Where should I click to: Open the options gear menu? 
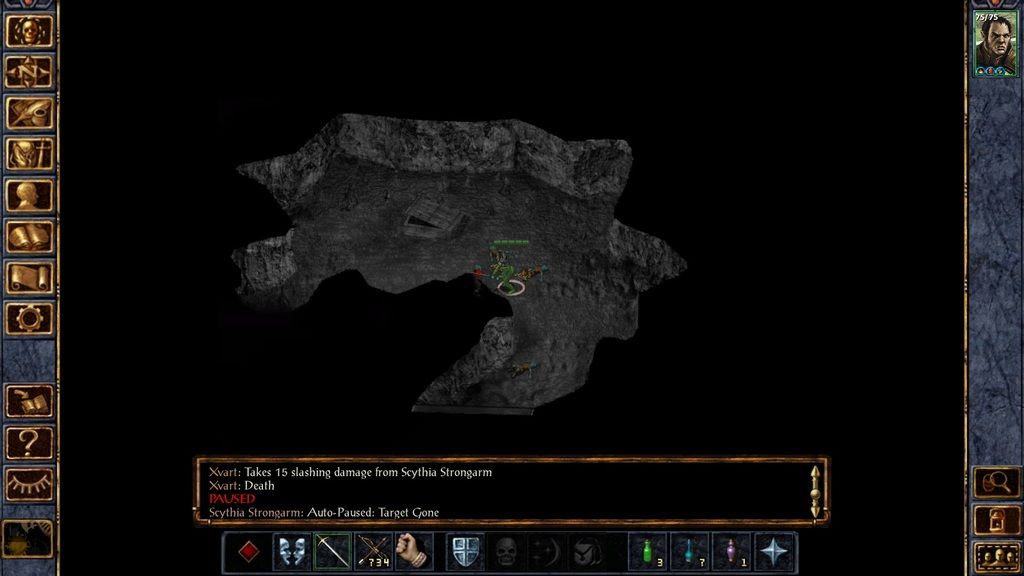click(29, 318)
